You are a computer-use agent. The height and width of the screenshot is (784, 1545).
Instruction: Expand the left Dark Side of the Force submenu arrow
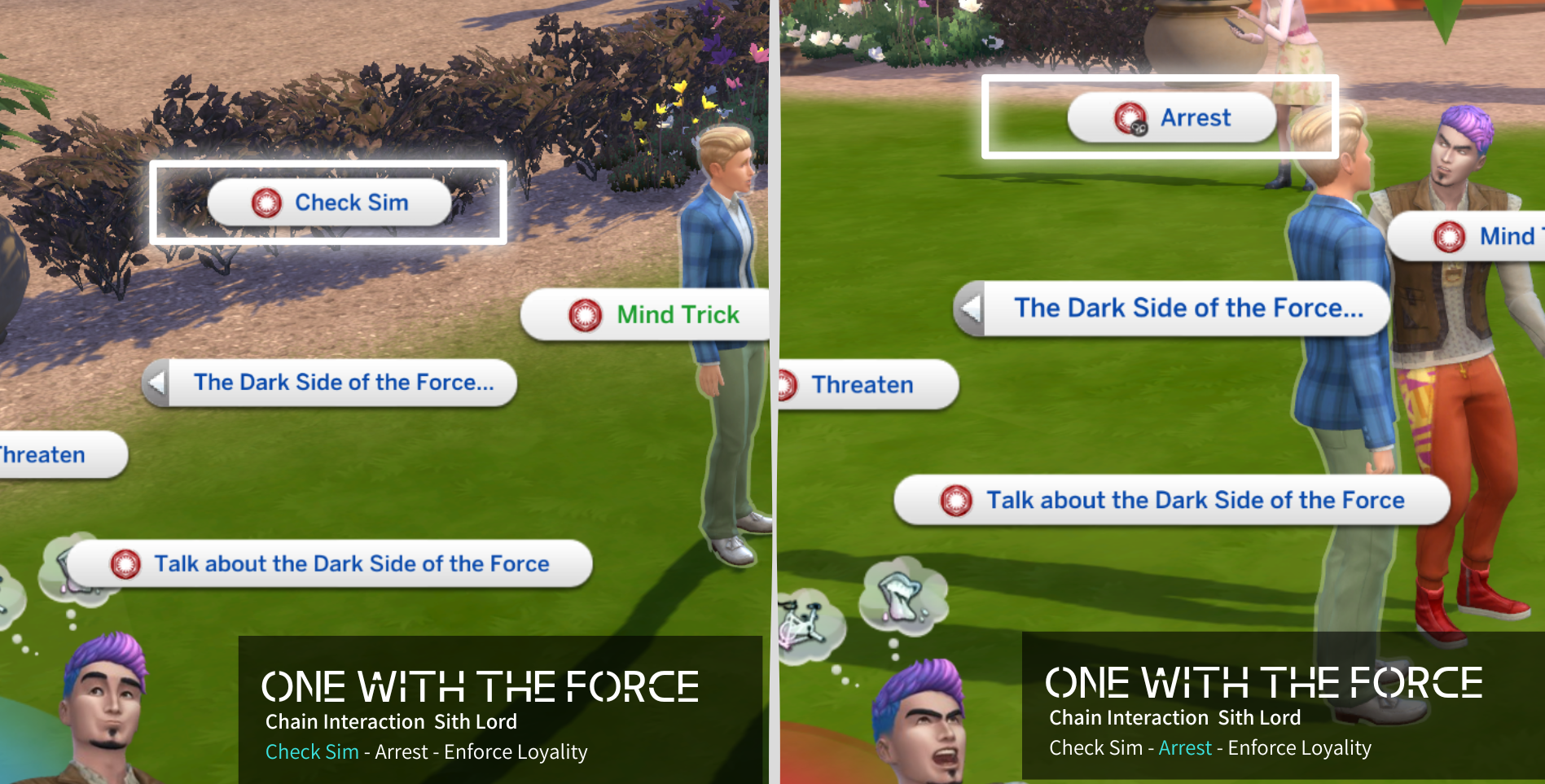click(160, 382)
